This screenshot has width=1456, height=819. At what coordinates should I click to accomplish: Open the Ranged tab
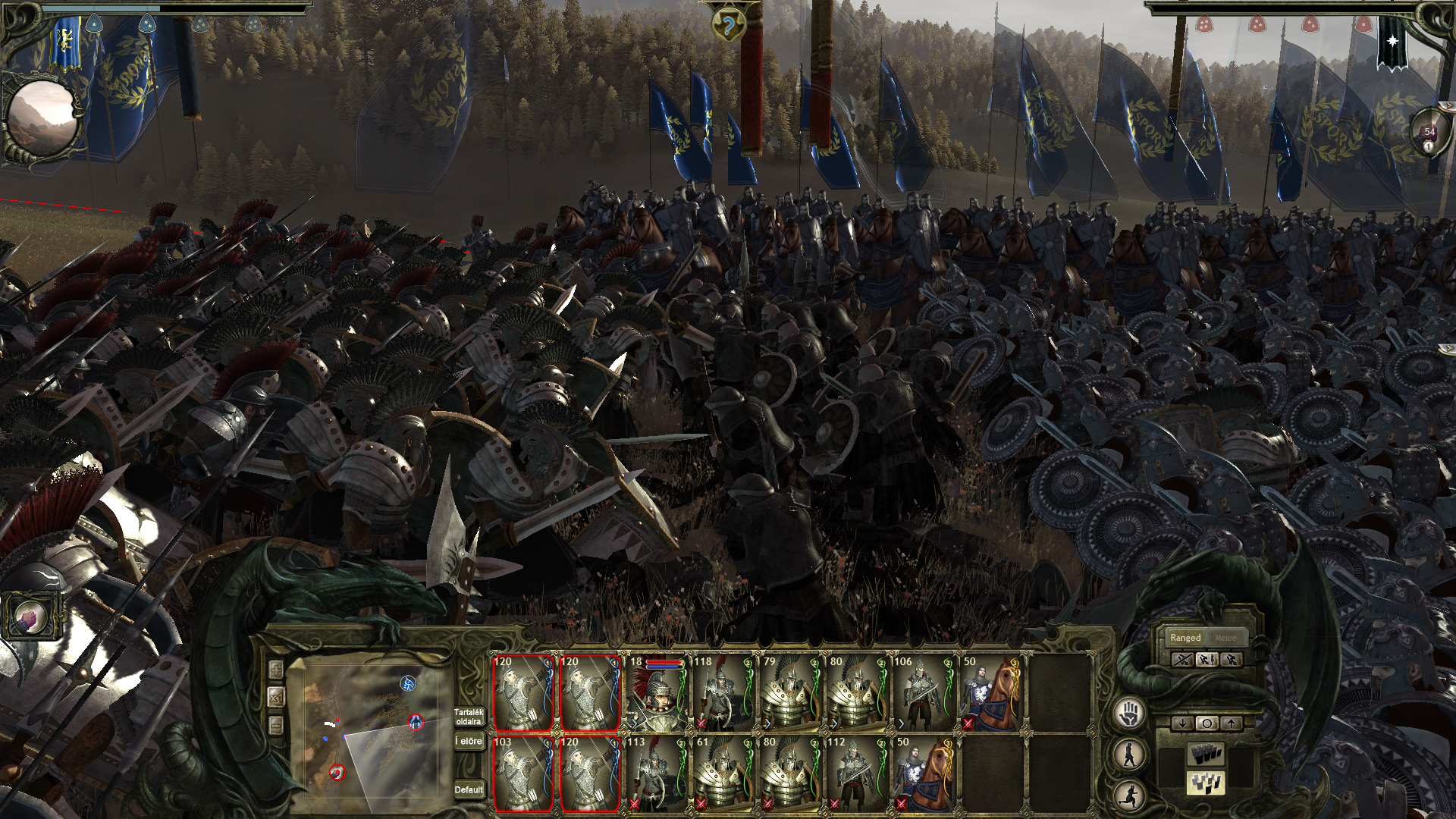pyautogui.click(x=1186, y=638)
